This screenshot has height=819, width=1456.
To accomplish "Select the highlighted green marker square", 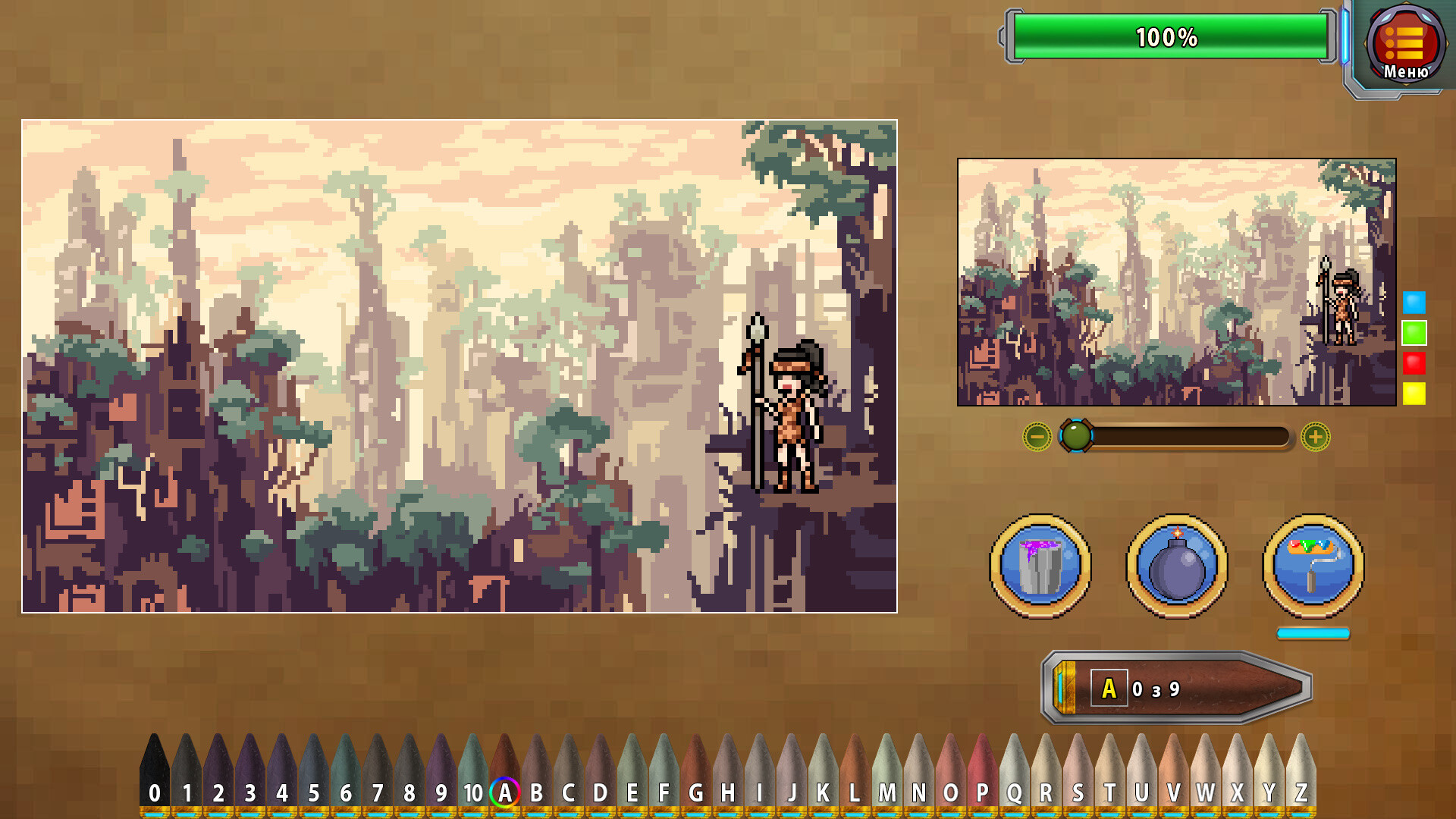I will pos(1413,331).
